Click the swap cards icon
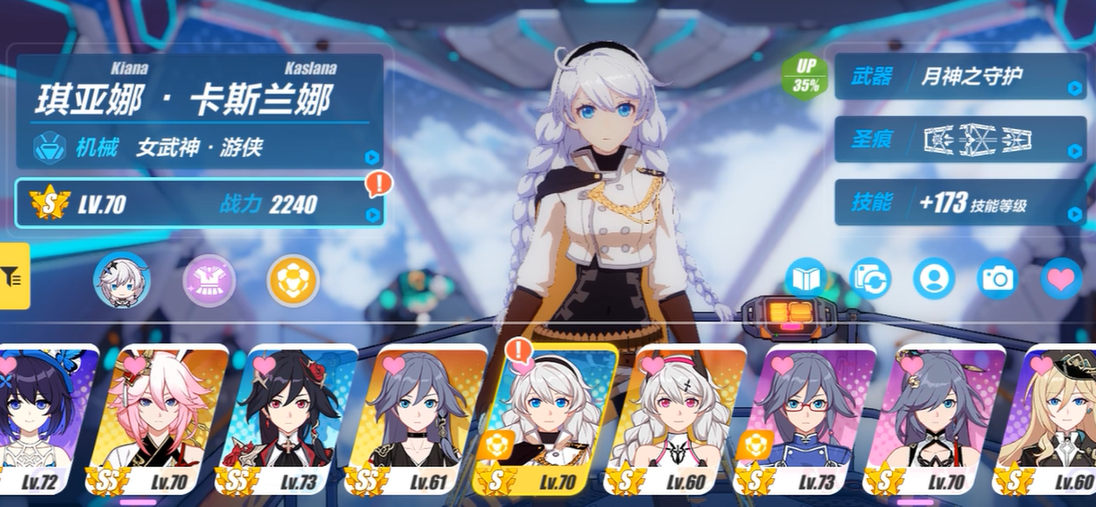This screenshot has height=507, width=1096. tap(870, 279)
